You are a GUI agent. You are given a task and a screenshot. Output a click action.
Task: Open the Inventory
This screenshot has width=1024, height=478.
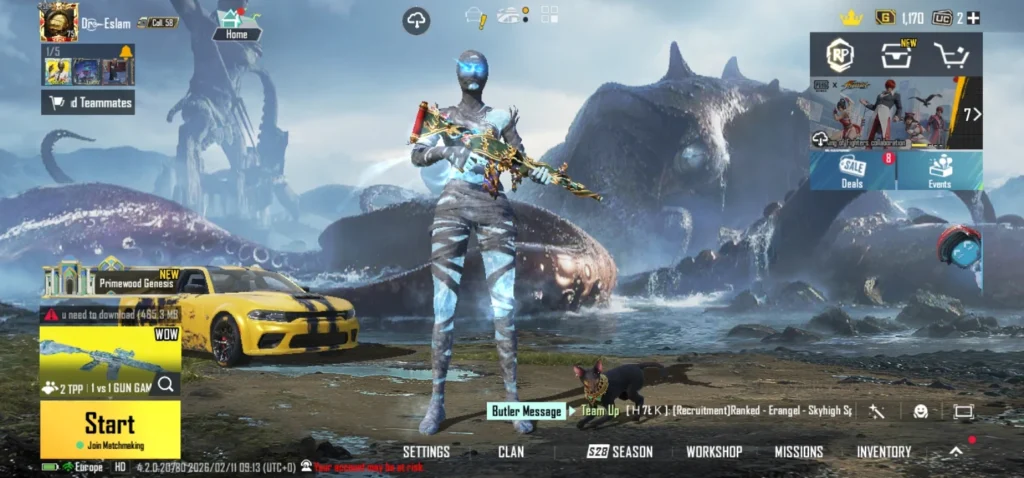(x=884, y=452)
